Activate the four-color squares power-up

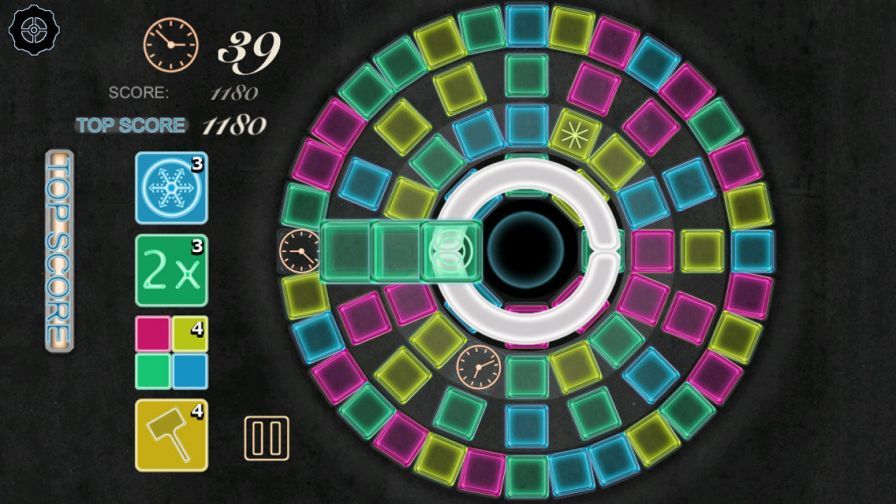click(x=171, y=352)
